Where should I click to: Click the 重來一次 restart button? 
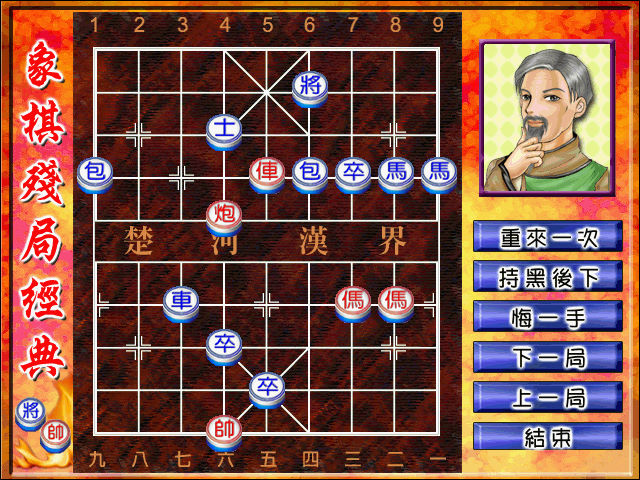[548, 237]
